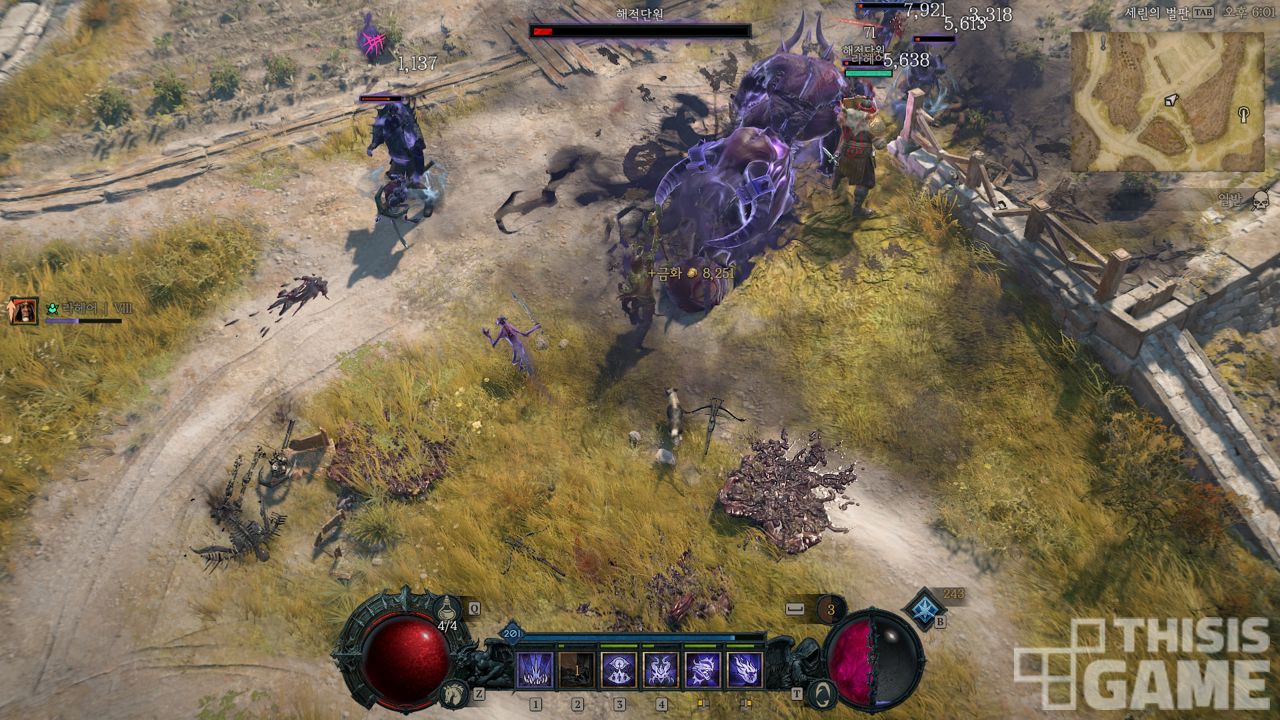
Task: Open the minimap of the field area
Action: [1167, 101]
